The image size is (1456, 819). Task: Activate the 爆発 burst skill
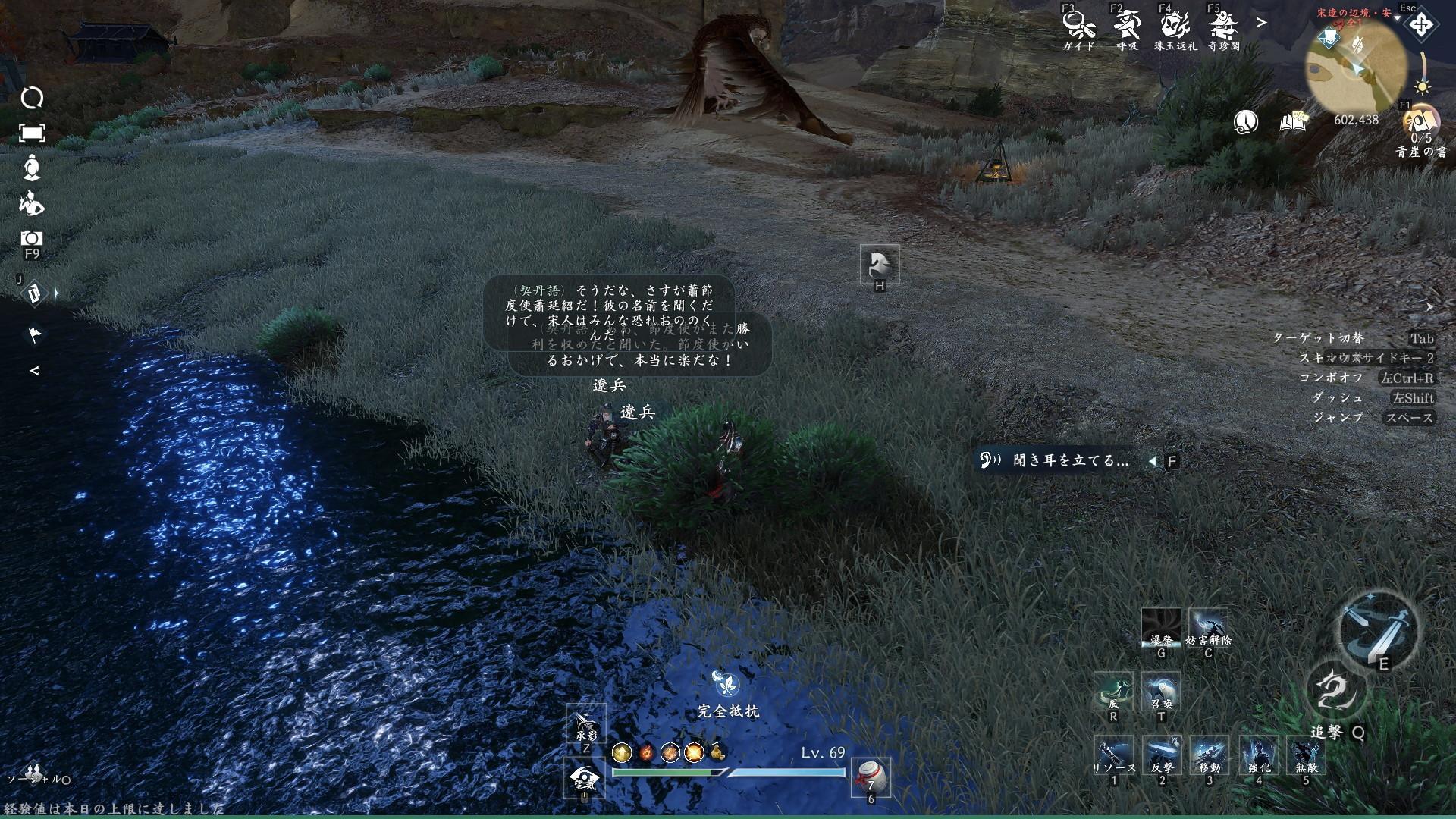[x=1161, y=628]
